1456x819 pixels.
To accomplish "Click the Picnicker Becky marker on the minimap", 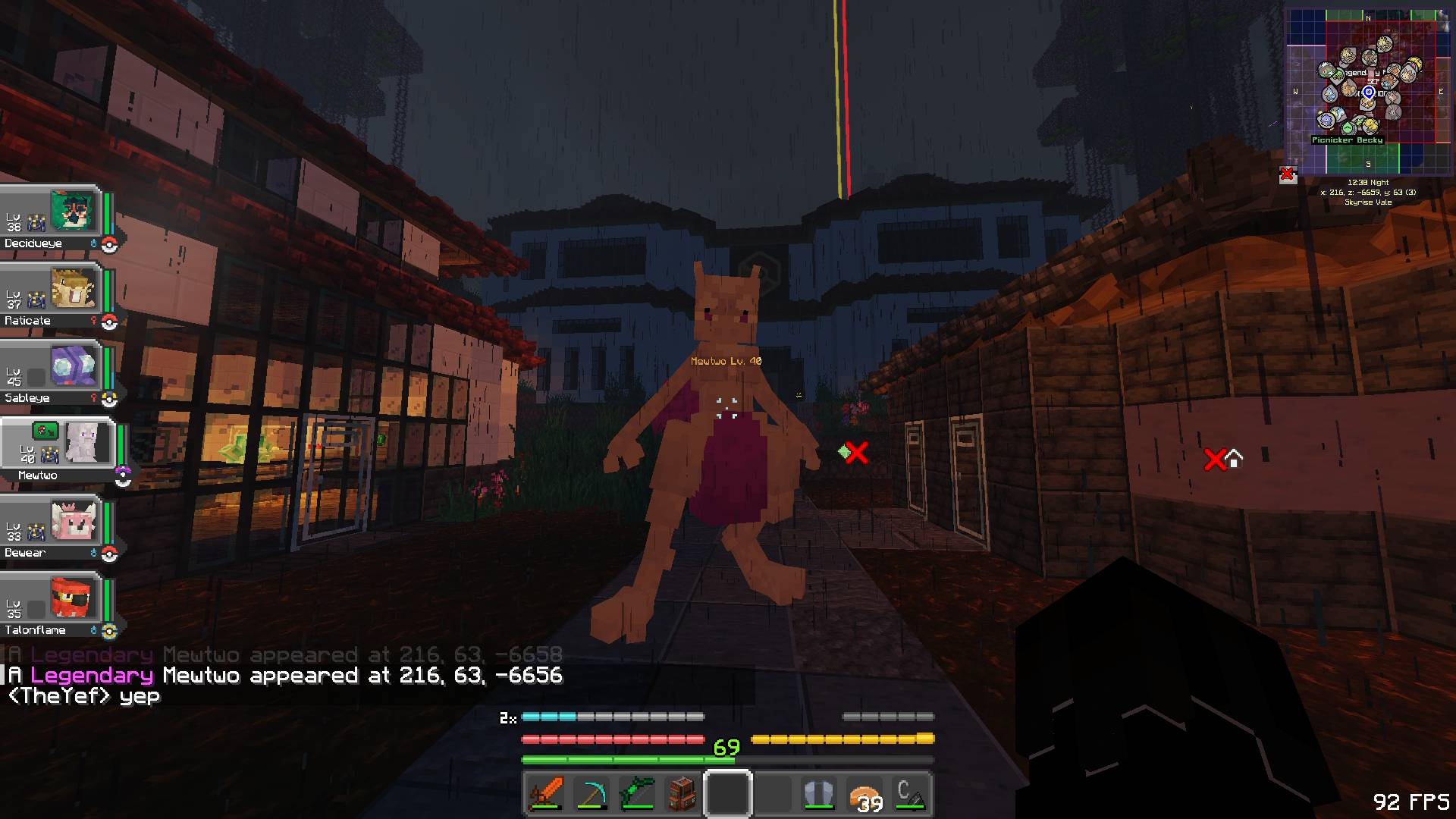I will tap(1347, 140).
